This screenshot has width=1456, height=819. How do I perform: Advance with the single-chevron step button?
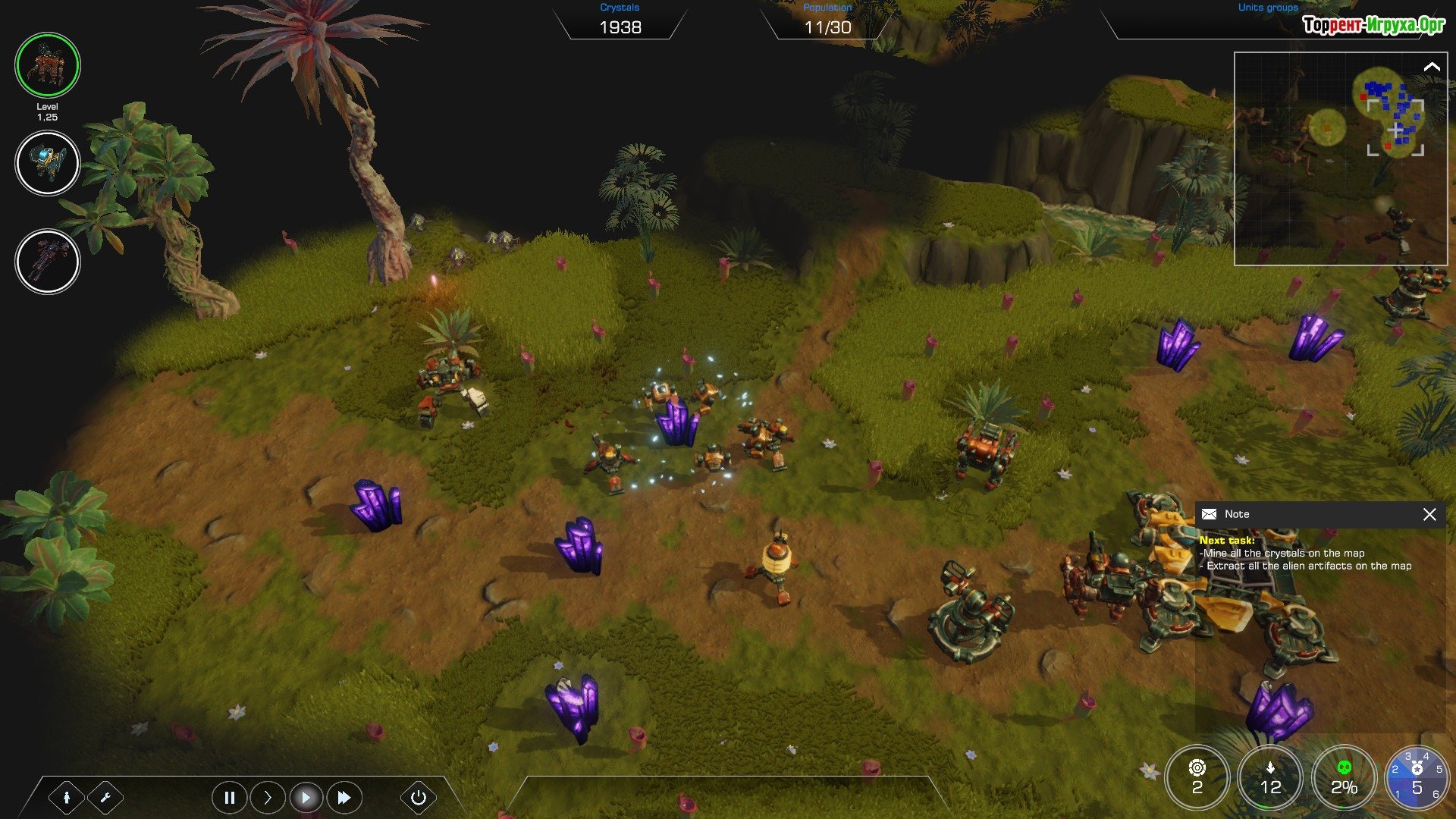tap(268, 797)
